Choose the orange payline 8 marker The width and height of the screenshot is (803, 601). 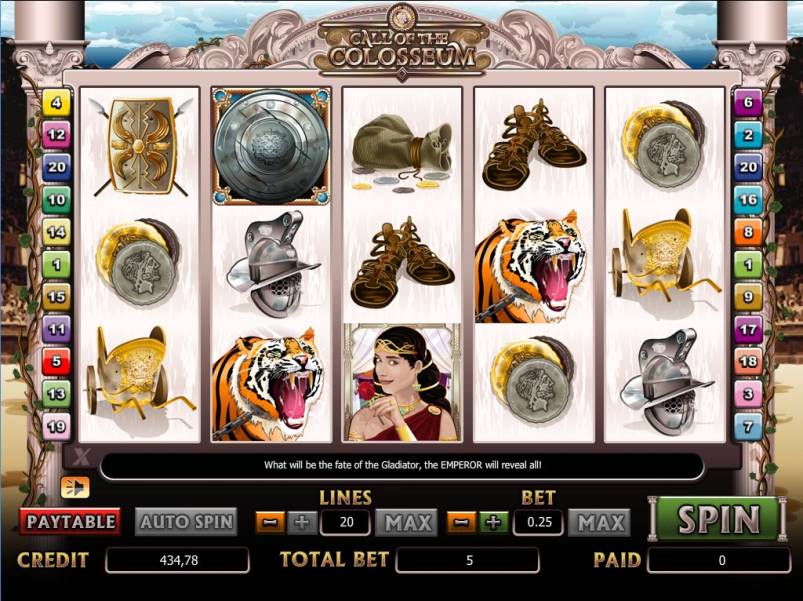pos(748,232)
